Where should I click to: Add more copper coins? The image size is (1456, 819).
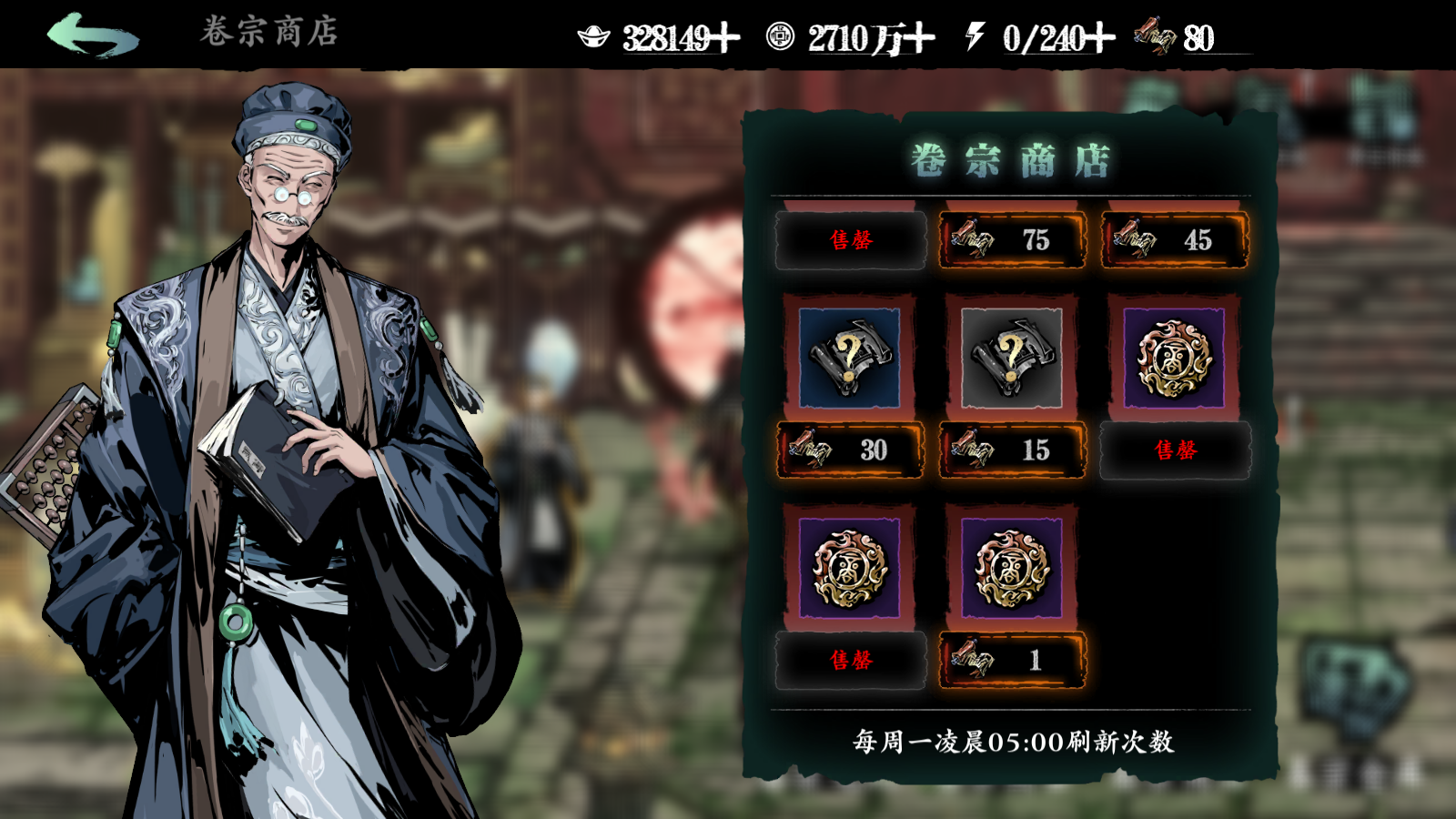click(x=919, y=38)
